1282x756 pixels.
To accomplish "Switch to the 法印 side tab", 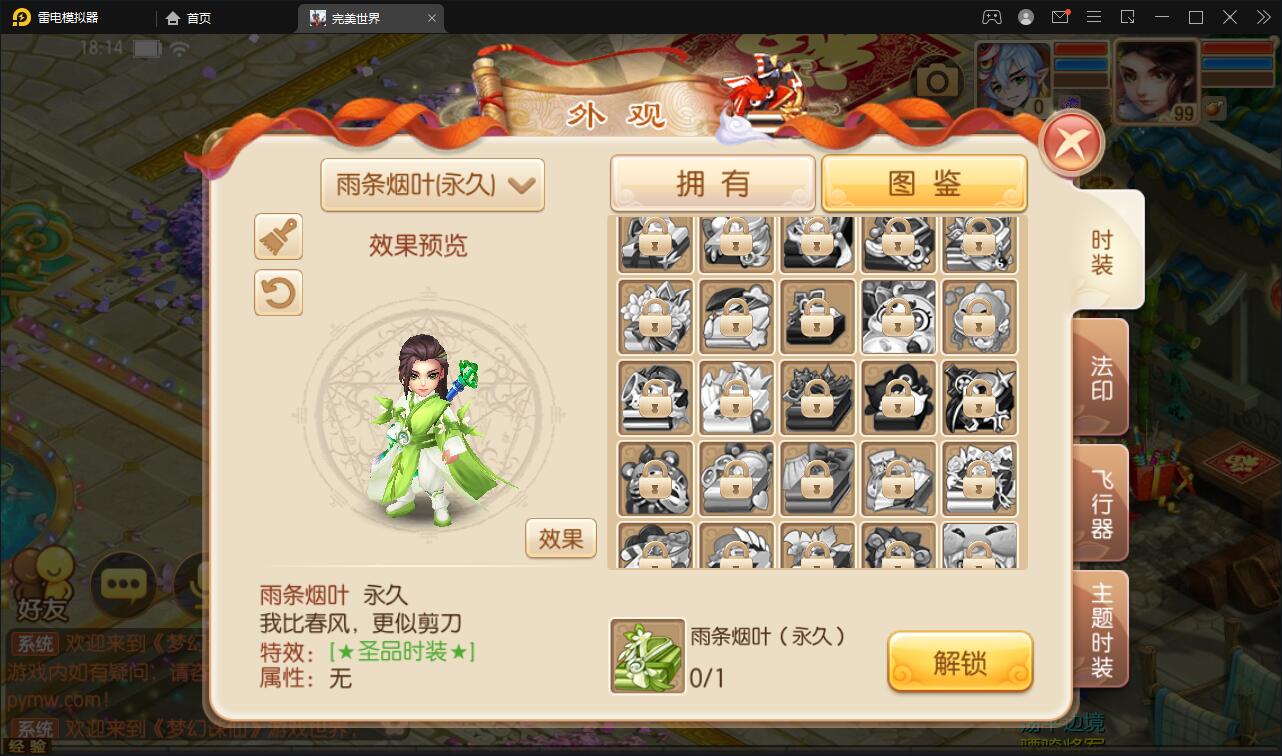I will click(1100, 375).
